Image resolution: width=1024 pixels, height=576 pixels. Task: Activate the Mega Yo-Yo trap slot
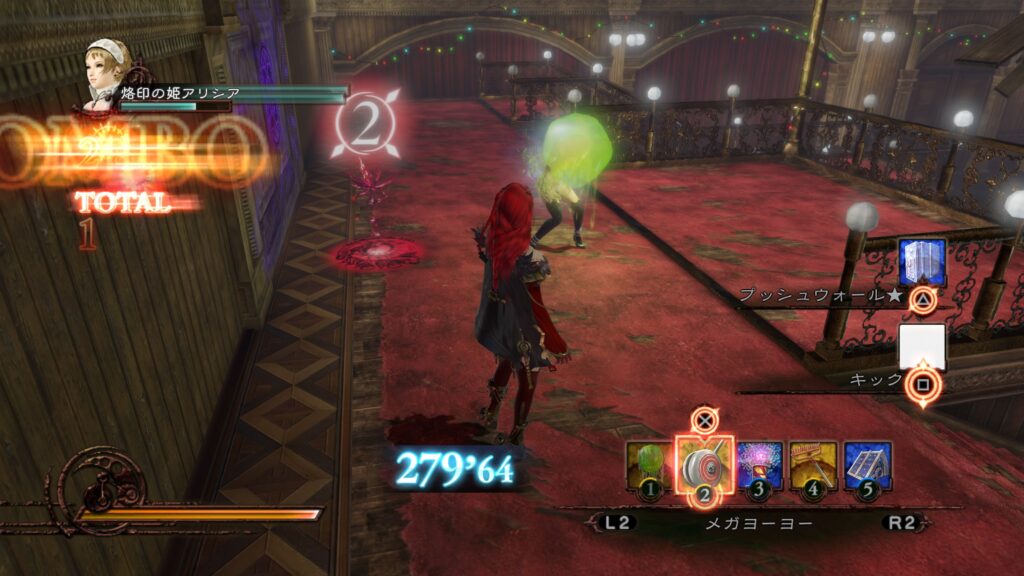coord(704,464)
